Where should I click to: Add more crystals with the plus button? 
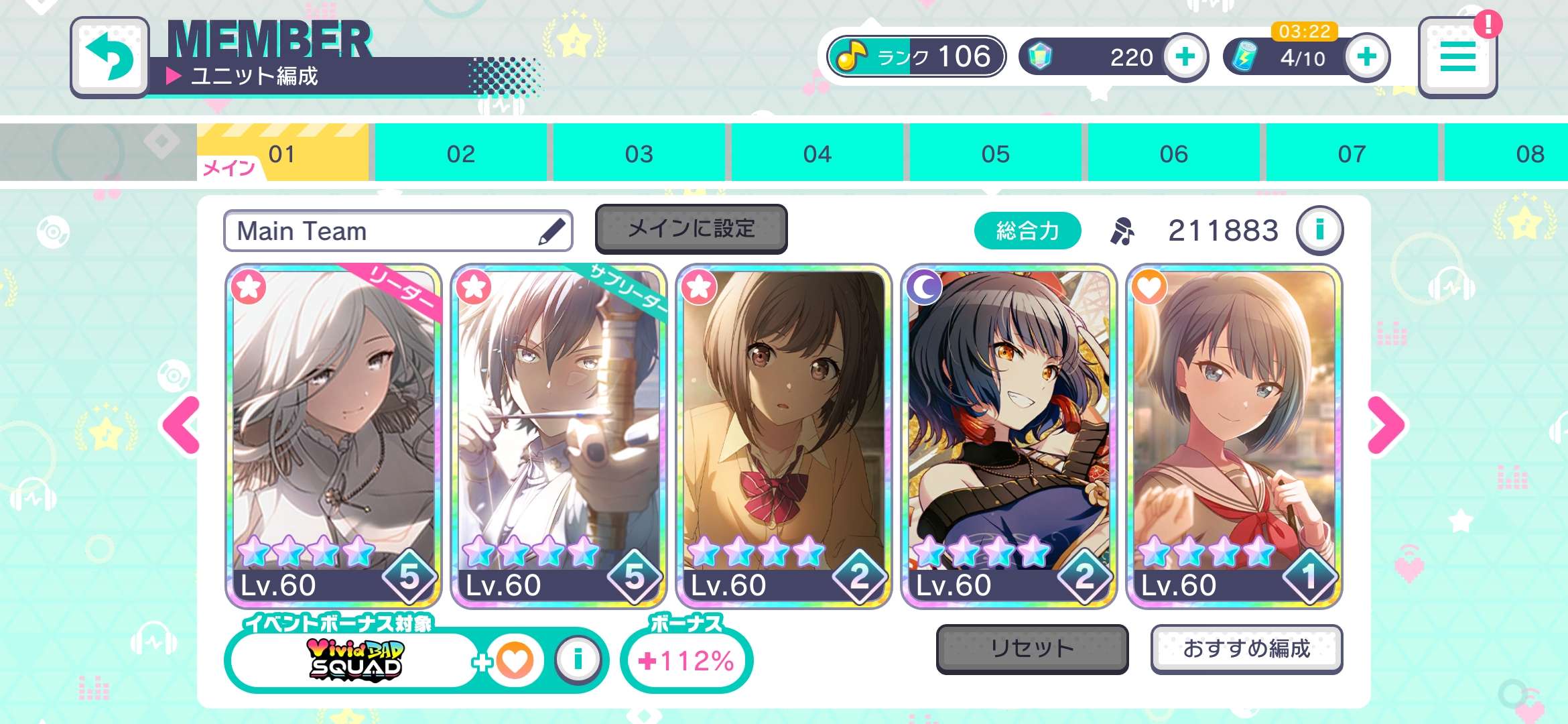coord(1185,57)
